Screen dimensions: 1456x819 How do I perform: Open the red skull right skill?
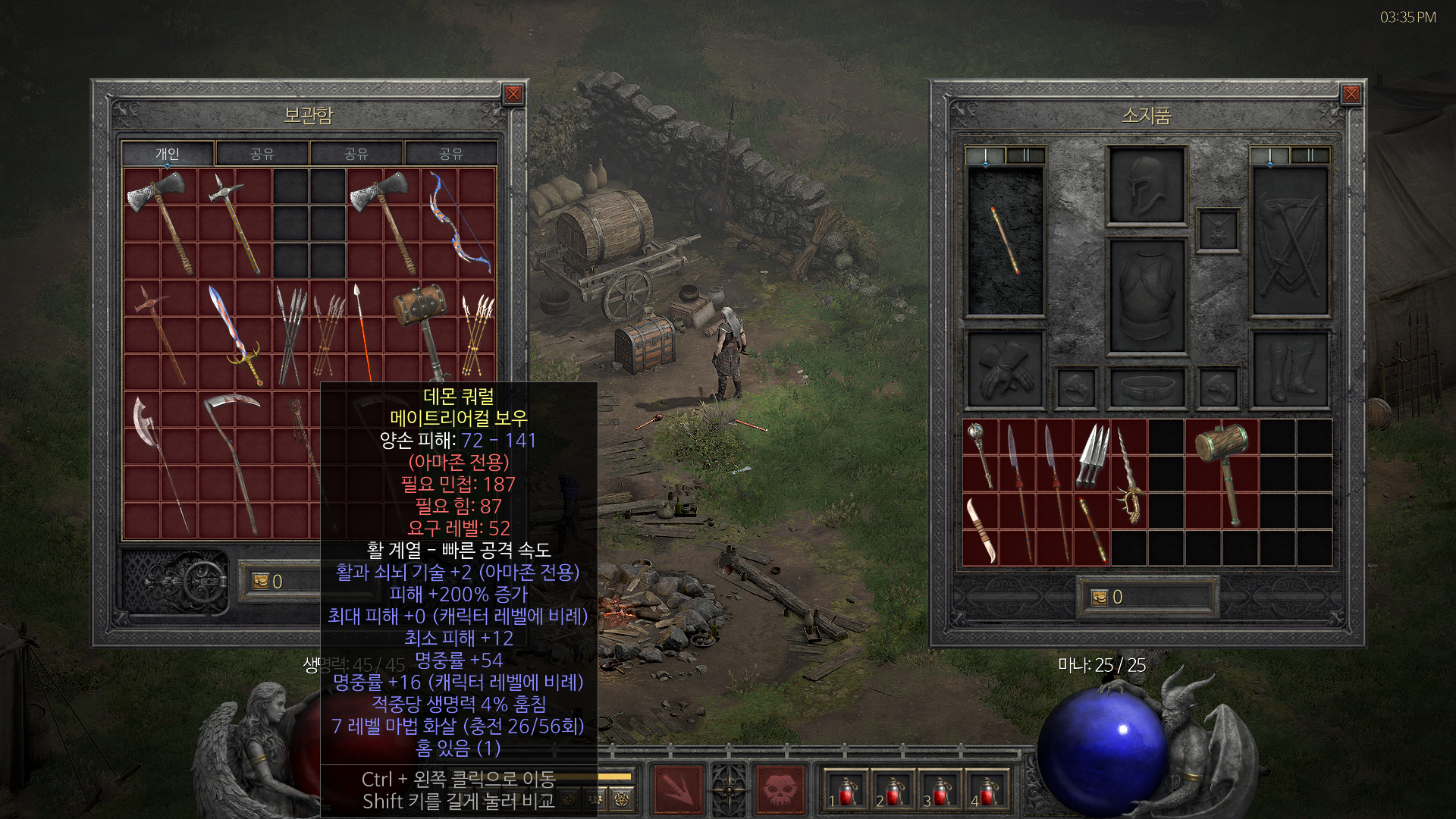780,789
